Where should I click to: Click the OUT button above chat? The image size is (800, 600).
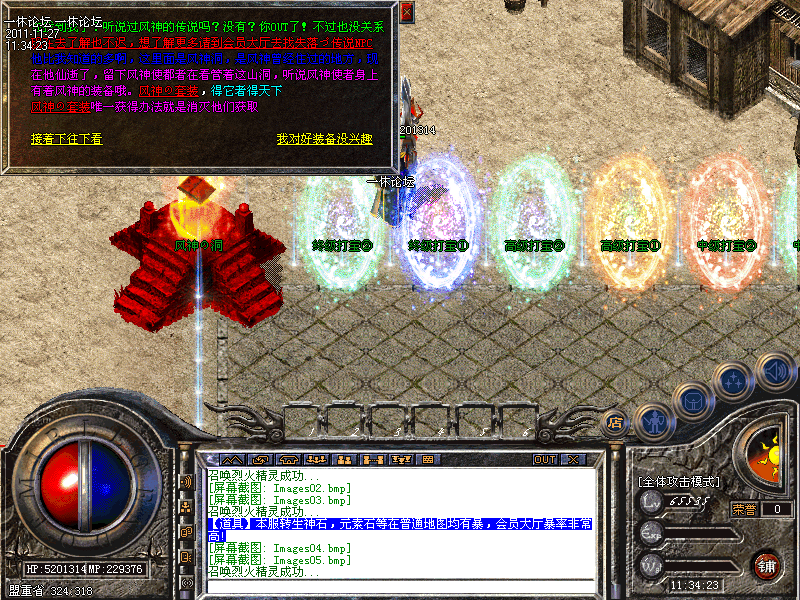tap(544, 459)
